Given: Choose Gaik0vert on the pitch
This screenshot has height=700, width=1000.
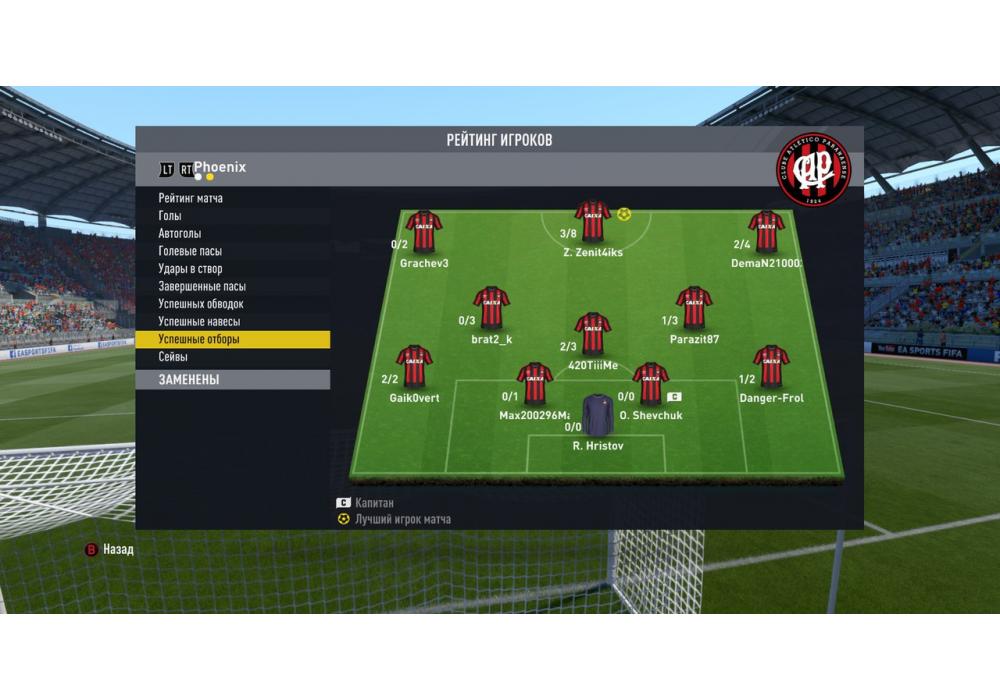Looking at the screenshot, I should (414, 367).
